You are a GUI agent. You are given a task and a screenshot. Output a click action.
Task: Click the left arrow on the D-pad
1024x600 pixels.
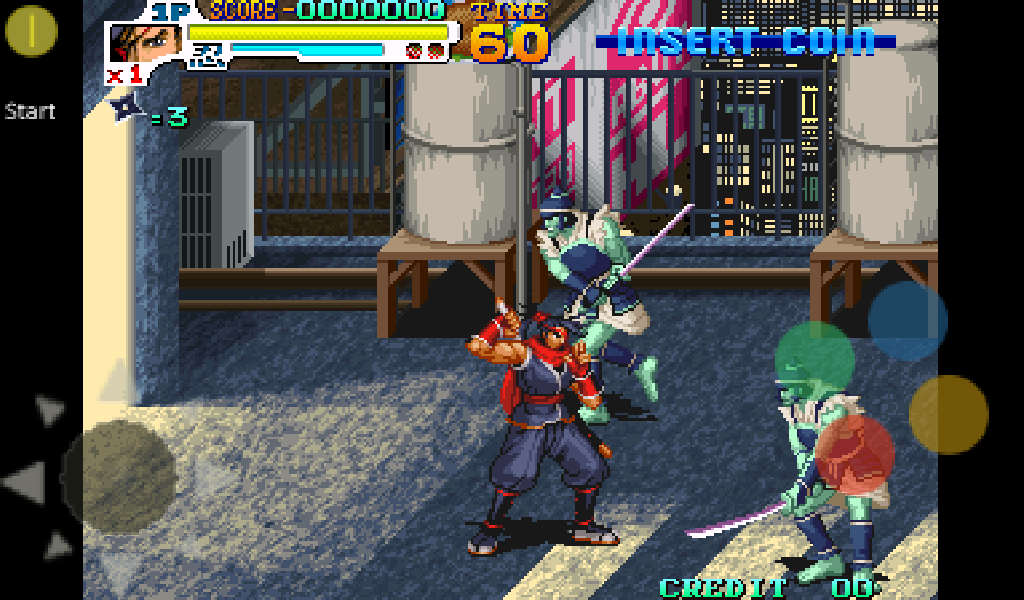point(24,482)
